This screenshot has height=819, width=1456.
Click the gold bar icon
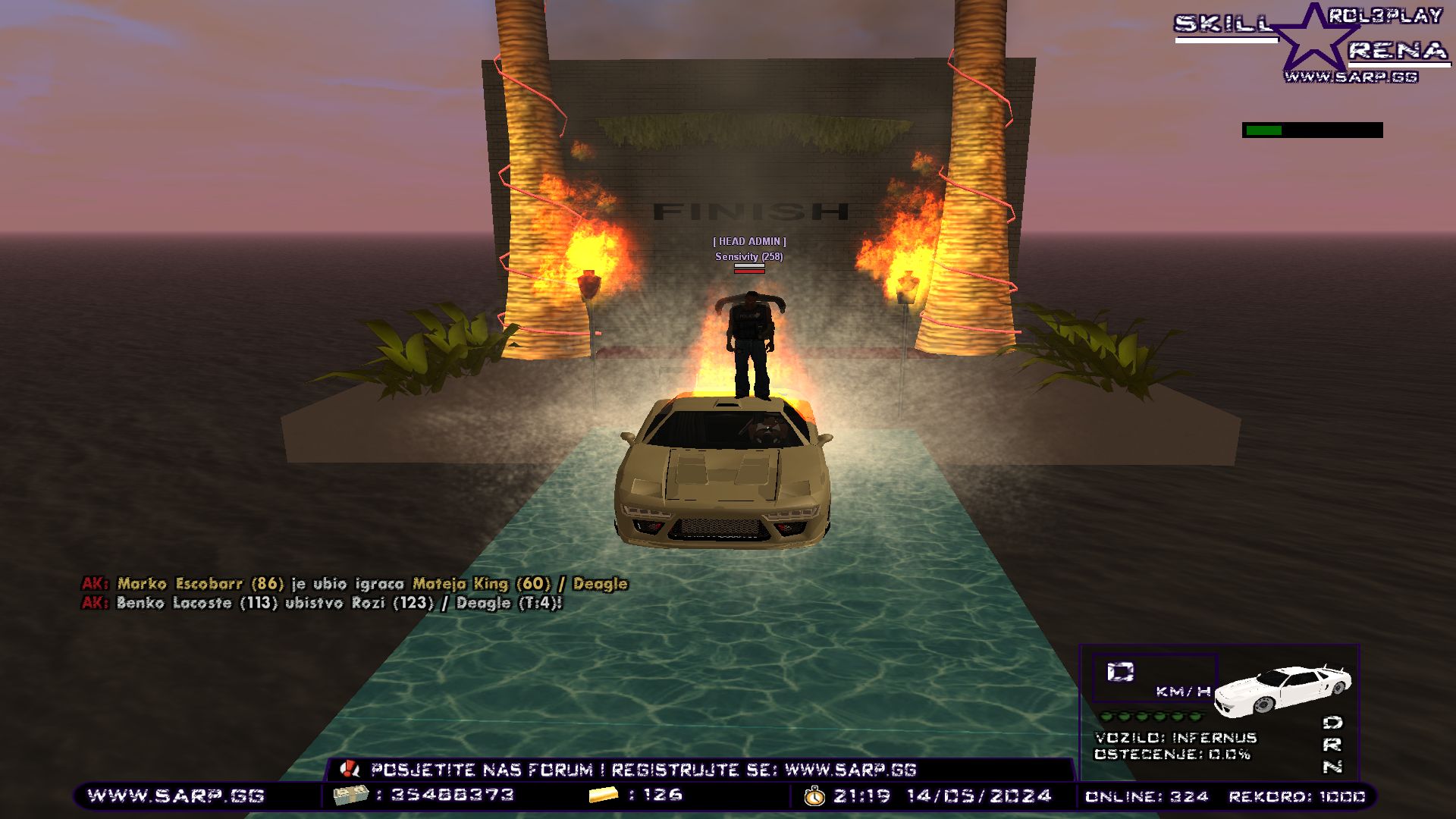[x=604, y=795]
